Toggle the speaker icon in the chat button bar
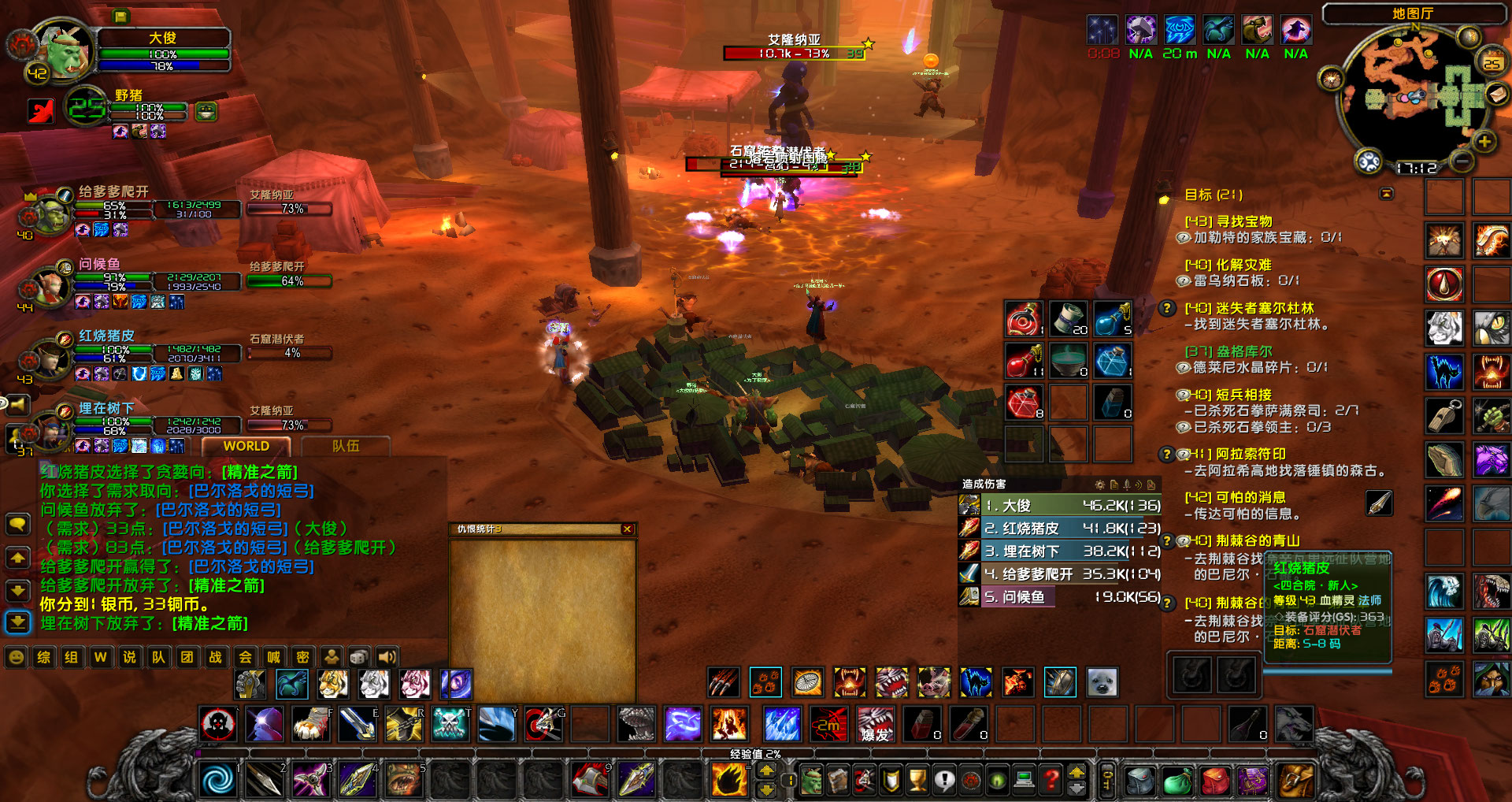The width and height of the screenshot is (1512, 802). (x=388, y=658)
